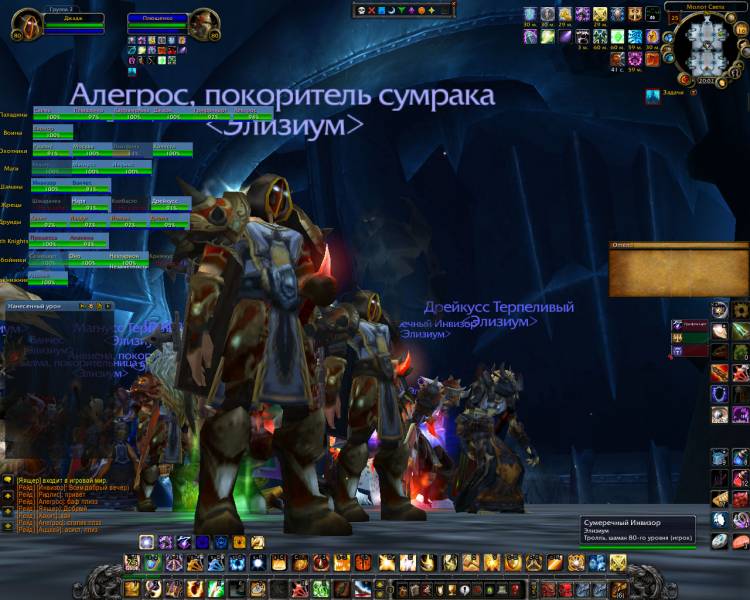The image size is (750, 600).
Task: Click the player portrait in the top-left corner
Action: point(20,24)
